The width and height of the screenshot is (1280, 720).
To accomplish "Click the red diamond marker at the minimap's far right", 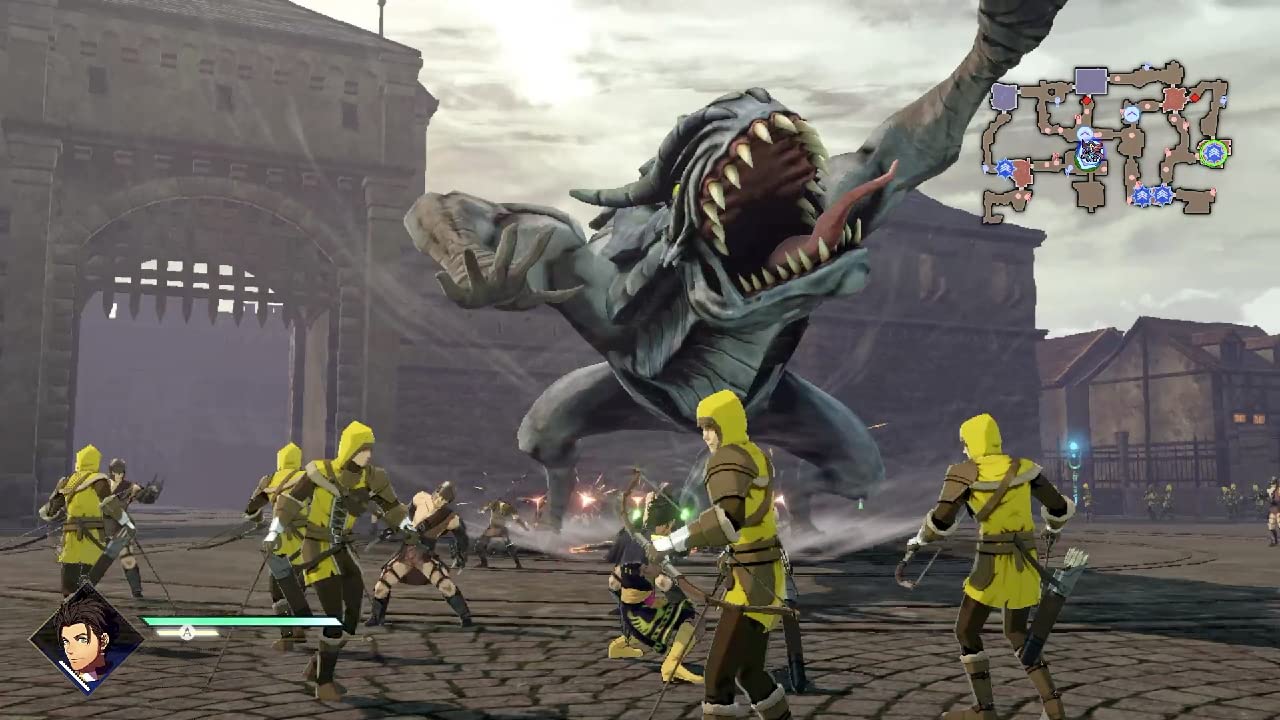I will click(x=1196, y=98).
